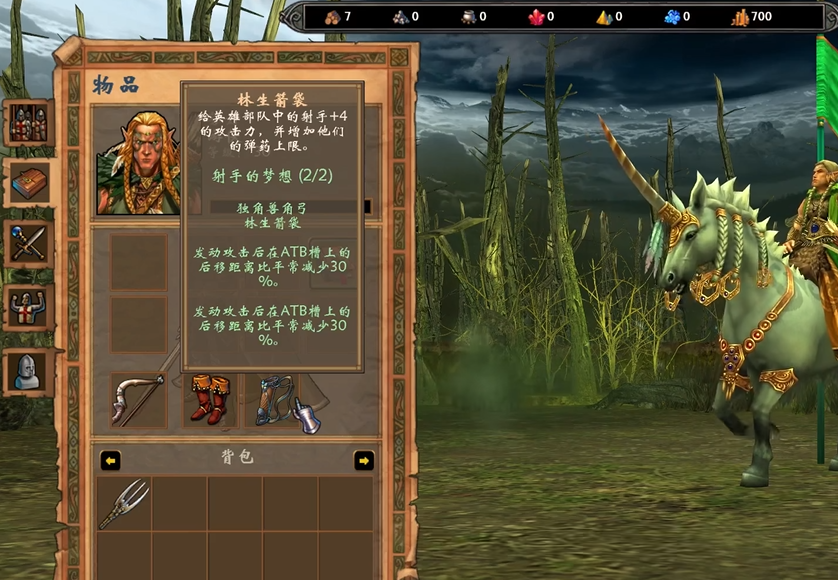Page the backpack right with yellow arrow
Screen dimensions: 838x580
pyautogui.click(x=364, y=460)
